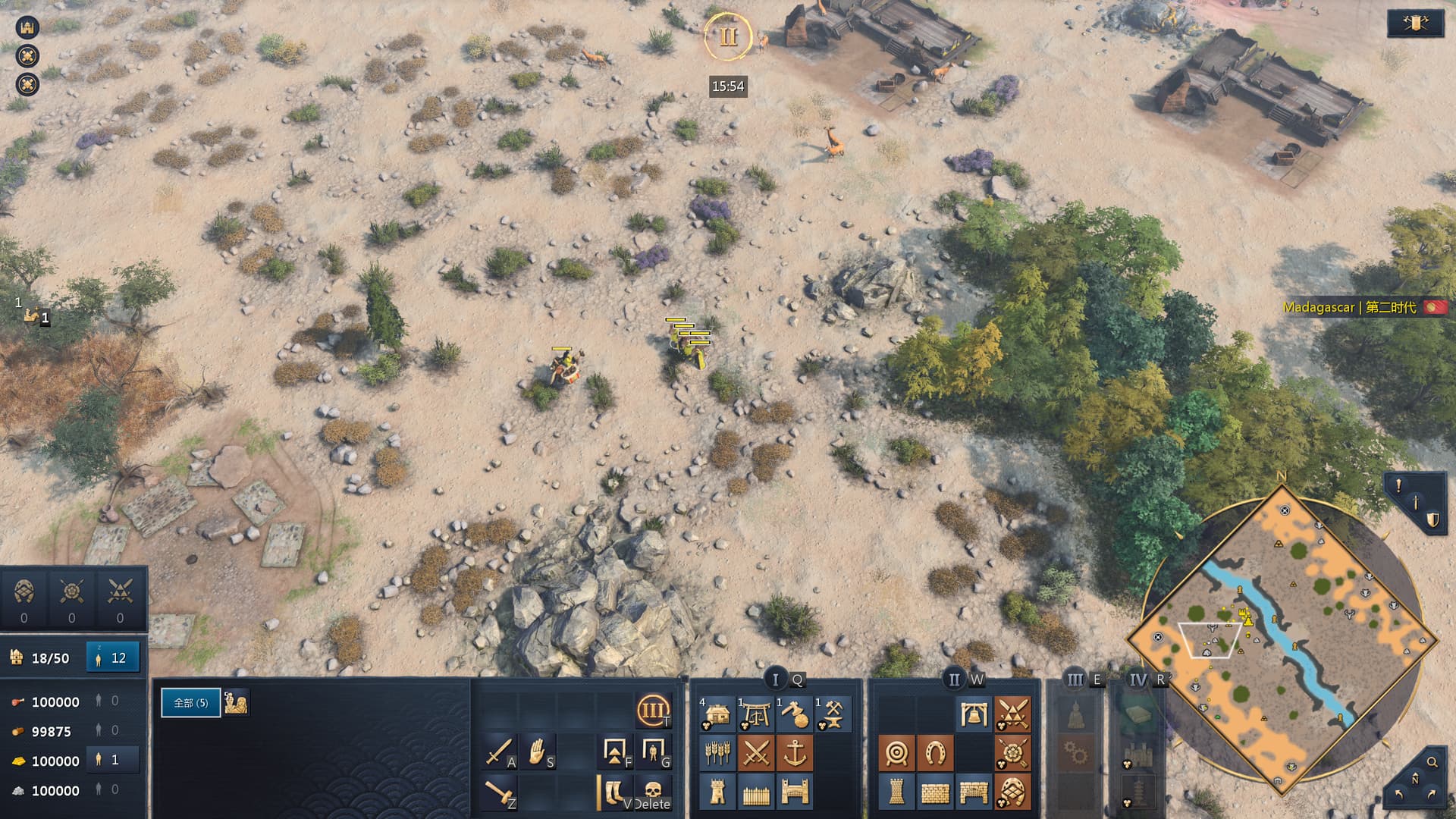1456x819 pixels.
Task: Click the stop hand command
Action: pyautogui.click(x=537, y=752)
